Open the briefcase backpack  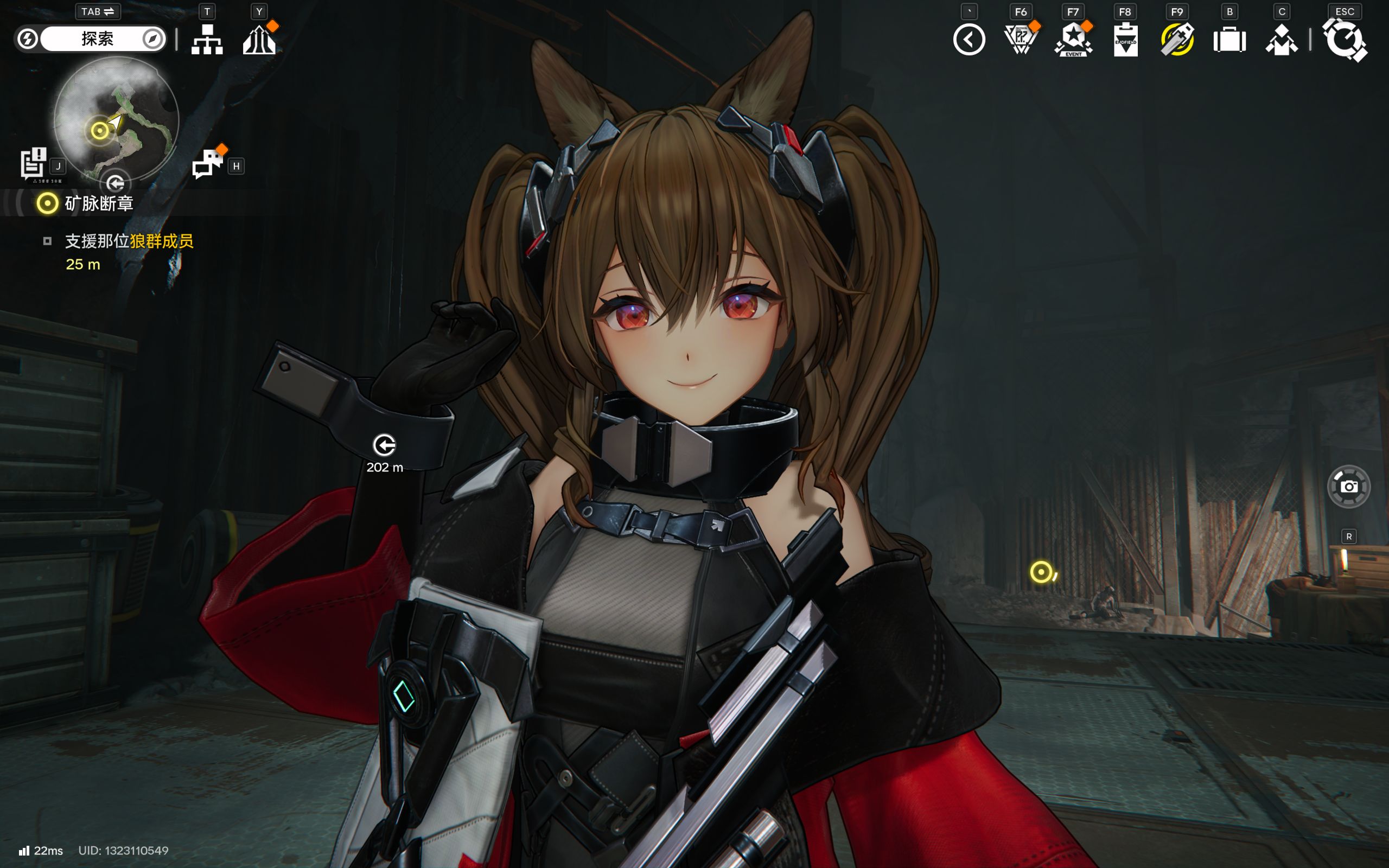(x=1229, y=40)
